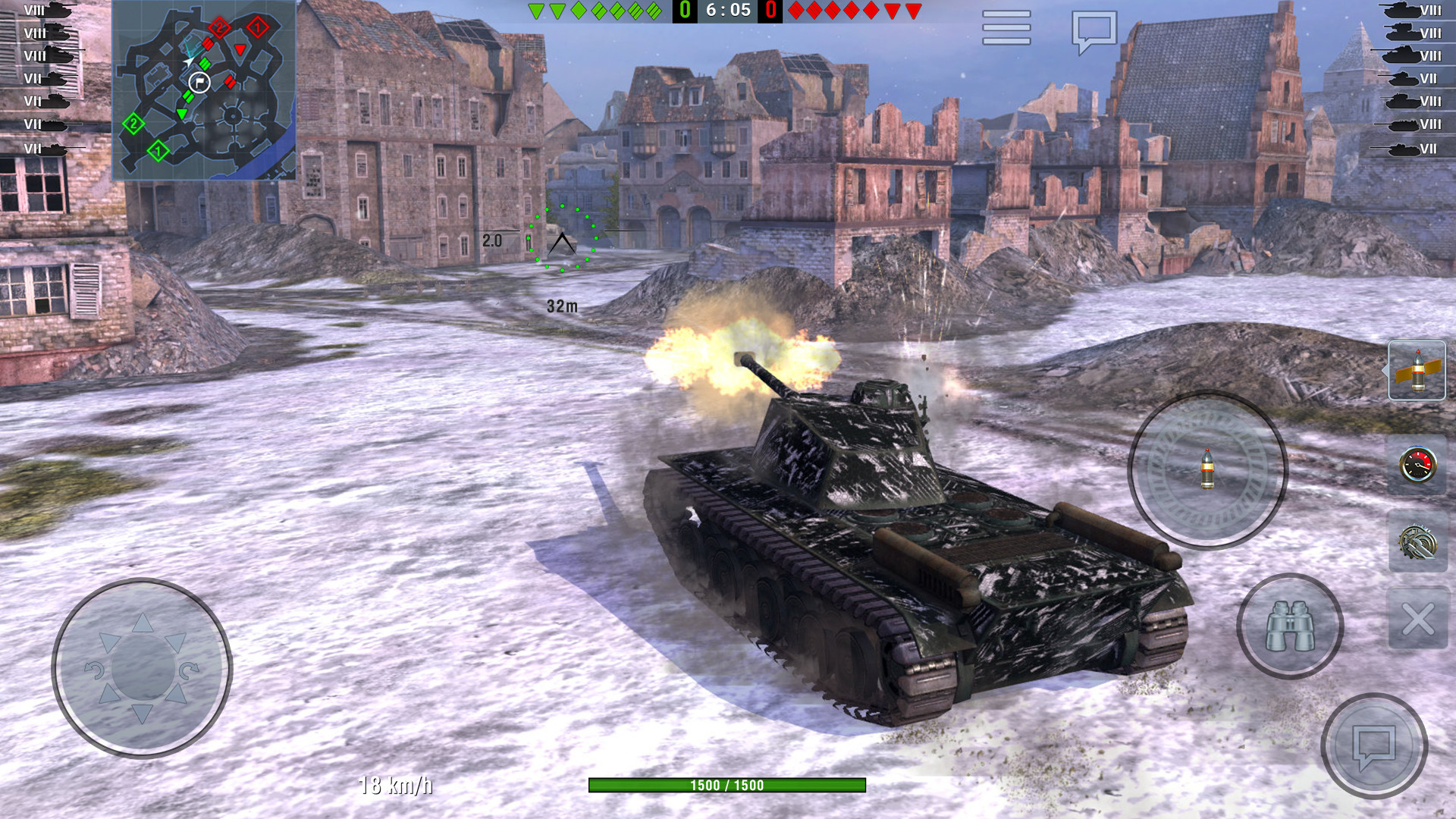This screenshot has width=1456, height=819.
Task: Open the hamburger pause menu
Action: (1006, 28)
